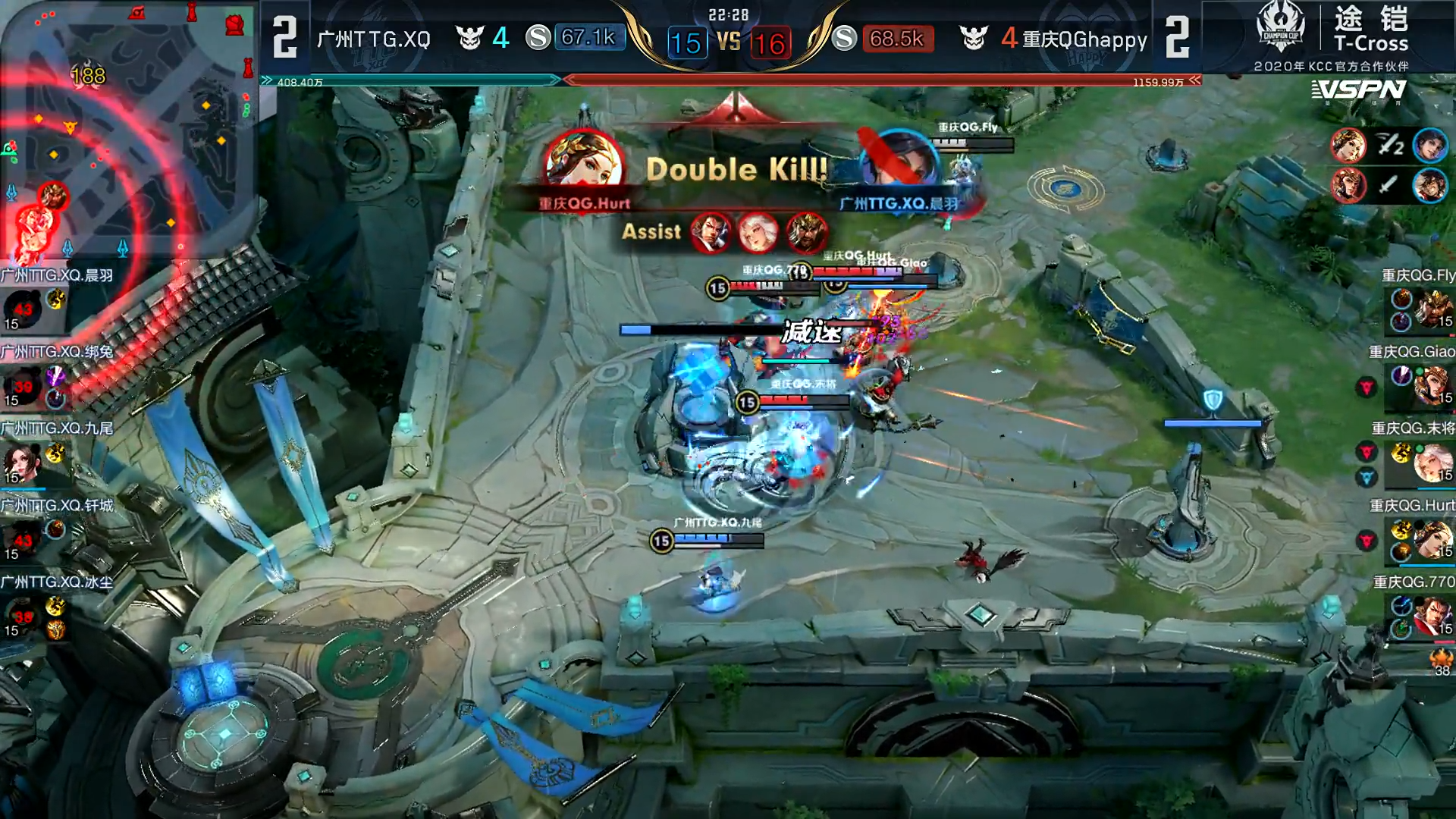This screenshot has height=819, width=1456.
Task: Click the 广州TTG.XQ team name in scoreboard
Action: 374,39
